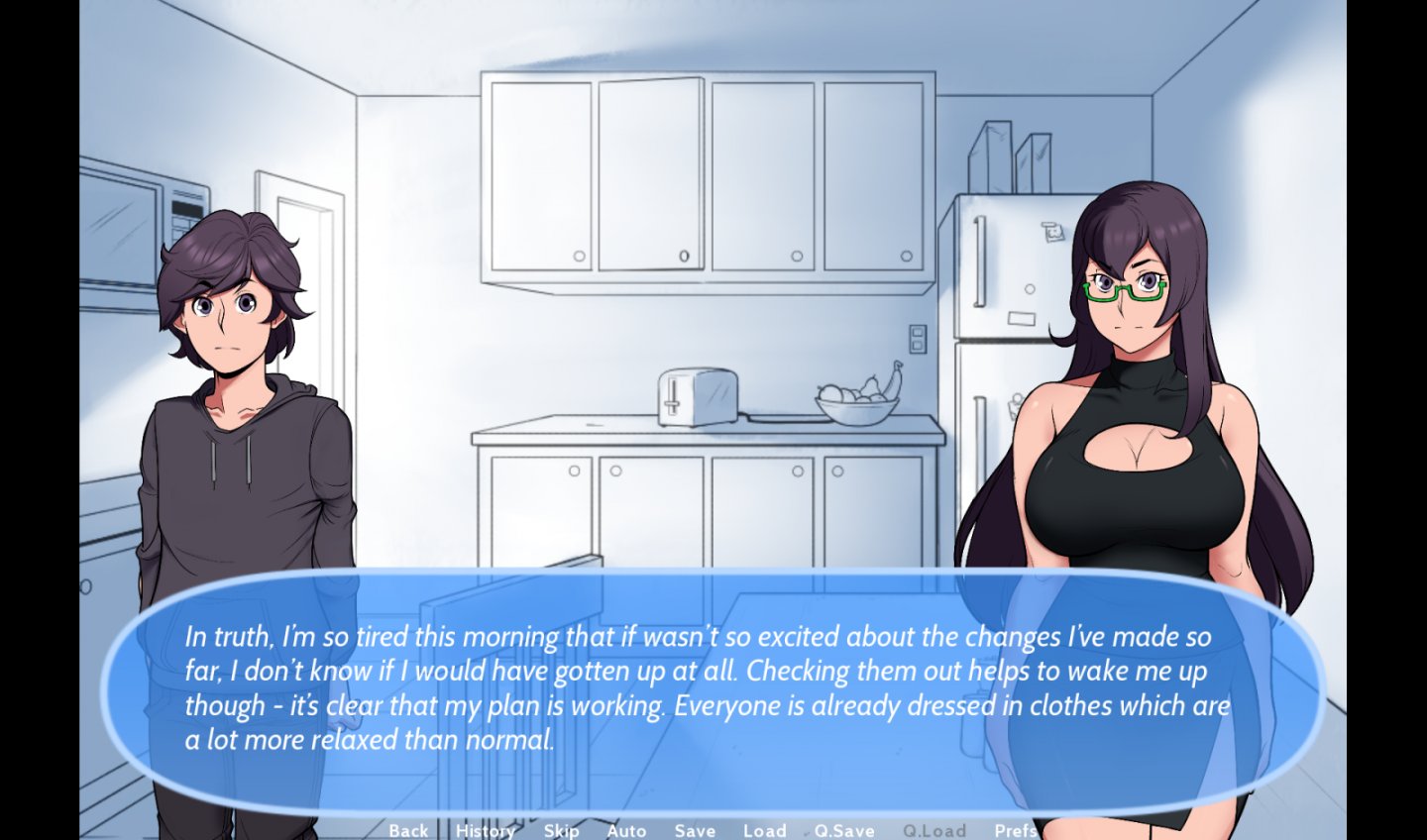This screenshot has height=840, width=1427.
Task: Open the Load game screen
Action: pyautogui.click(x=764, y=831)
